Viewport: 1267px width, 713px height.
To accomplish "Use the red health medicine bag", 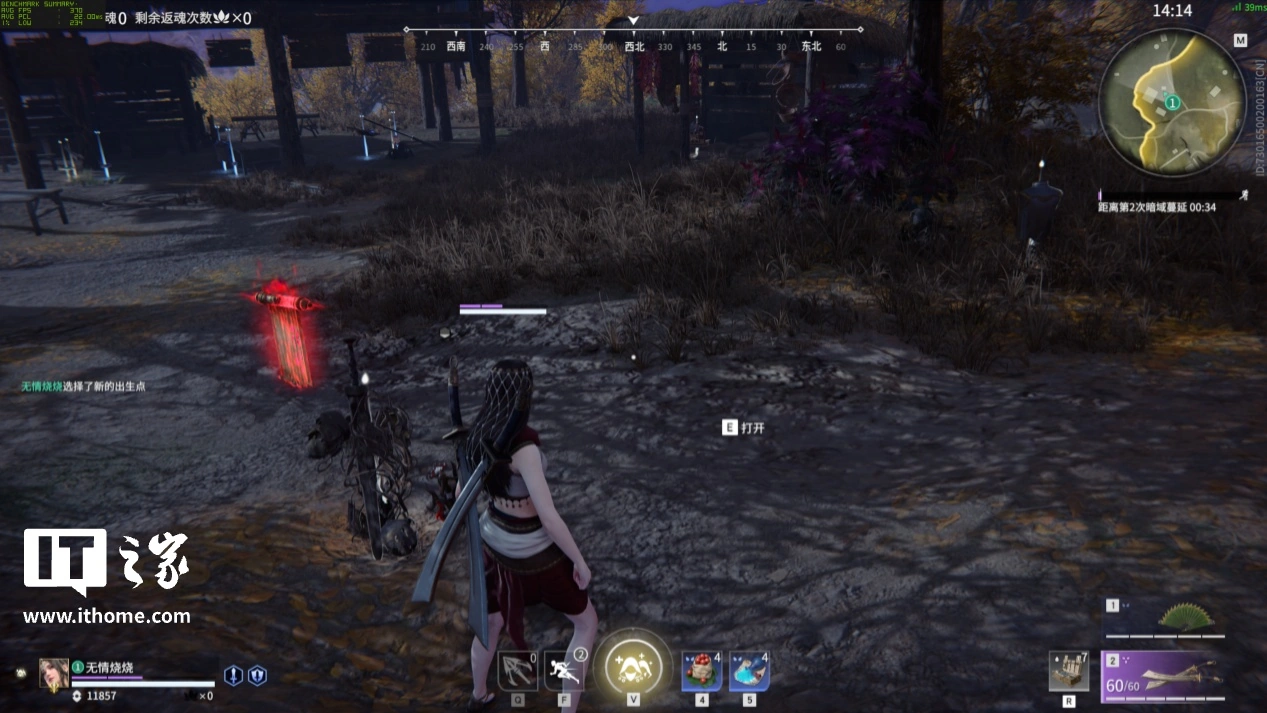I will coord(702,670).
